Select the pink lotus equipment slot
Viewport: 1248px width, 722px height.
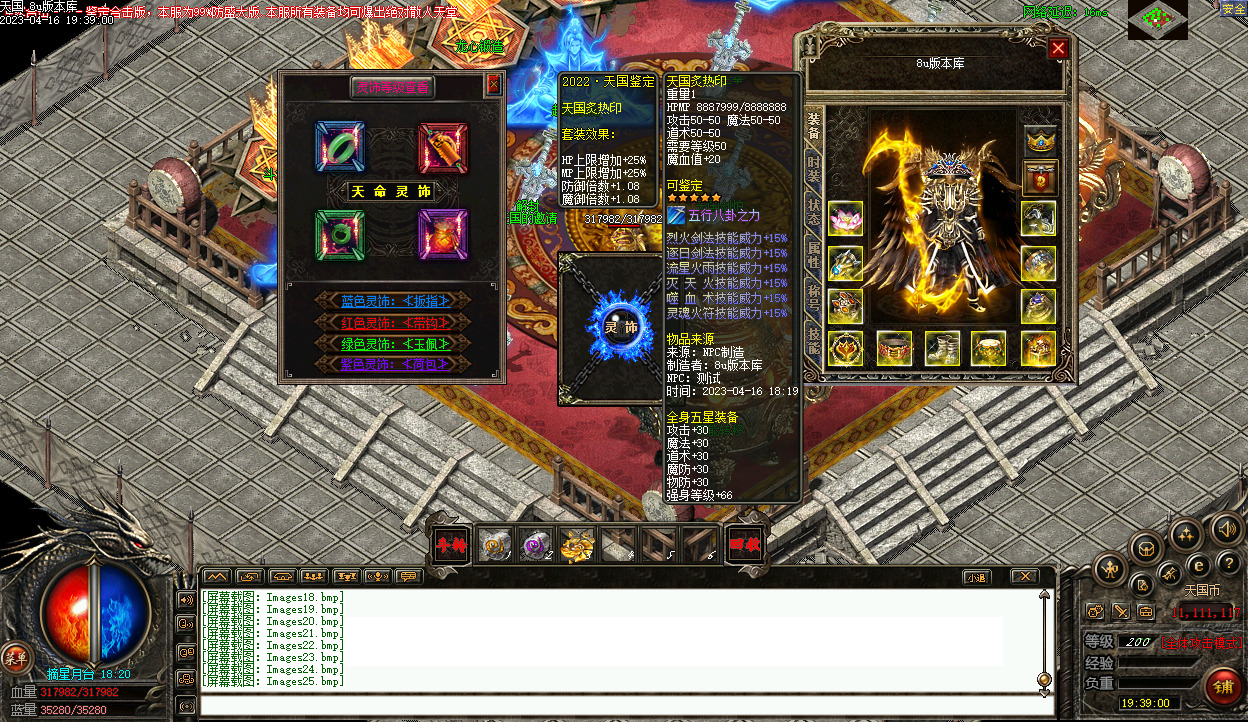(x=846, y=219)
